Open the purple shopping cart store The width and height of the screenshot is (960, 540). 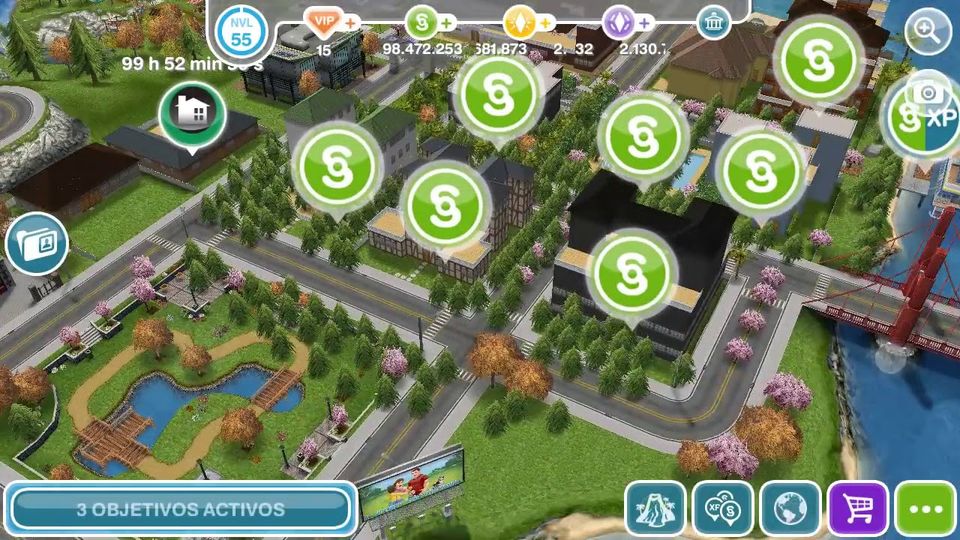(857, 509)
